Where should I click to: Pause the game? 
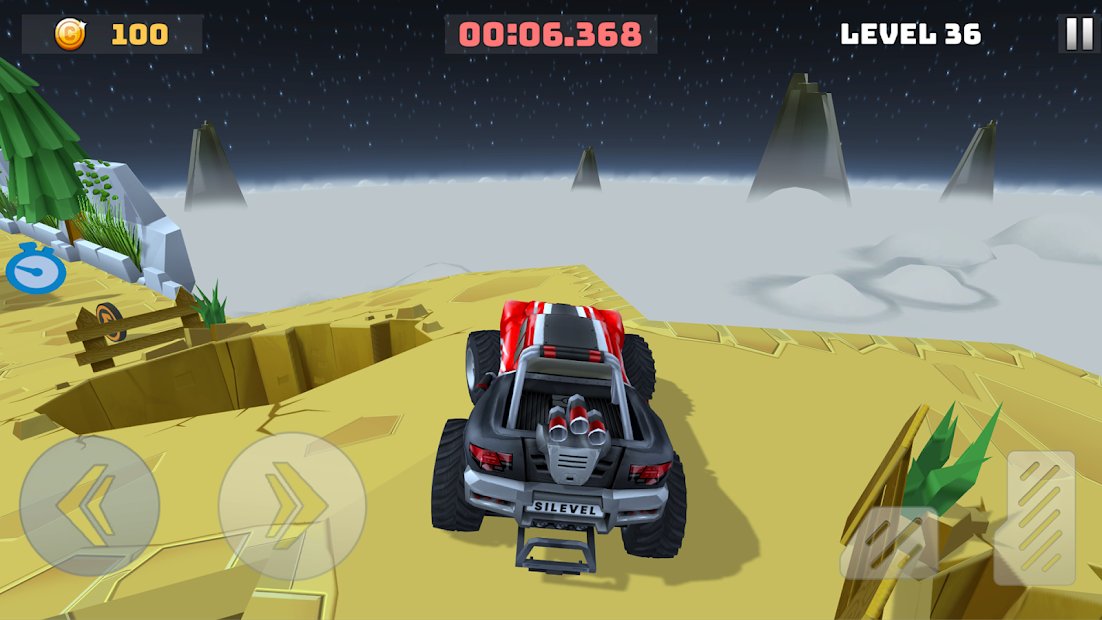coord(1079,34)
